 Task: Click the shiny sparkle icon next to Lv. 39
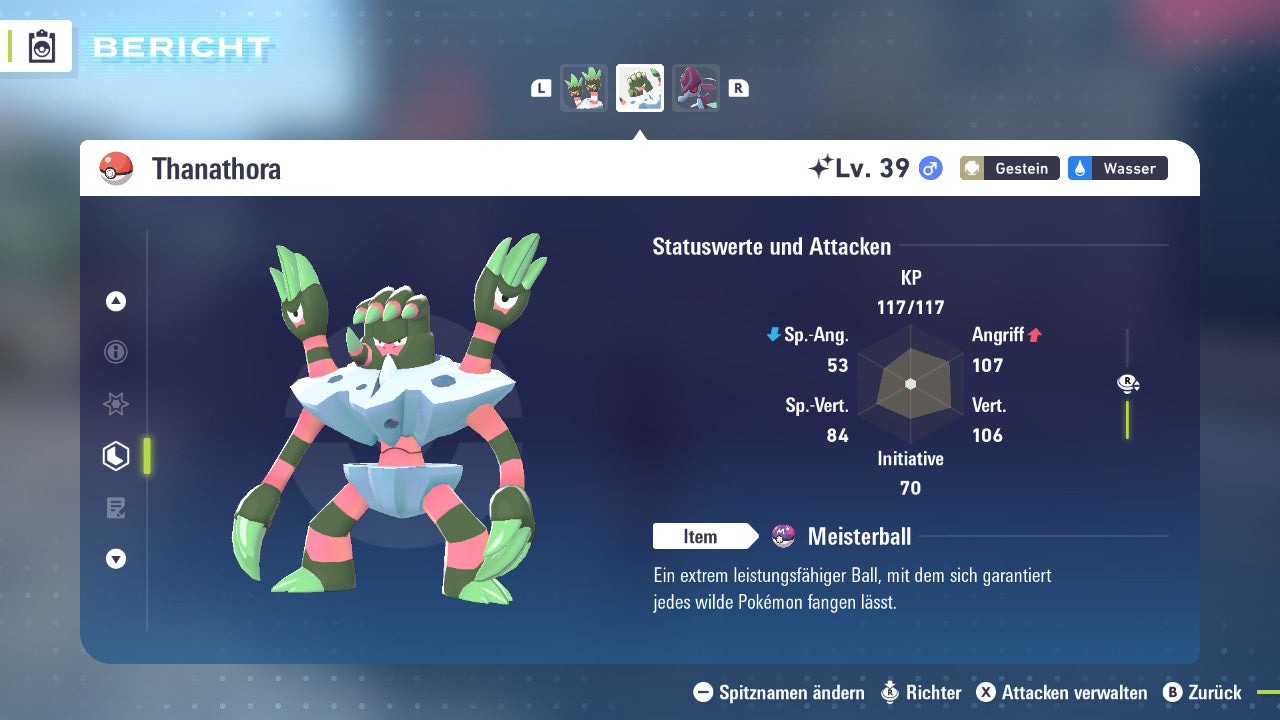pyautogui.click(x=822, y=168)
